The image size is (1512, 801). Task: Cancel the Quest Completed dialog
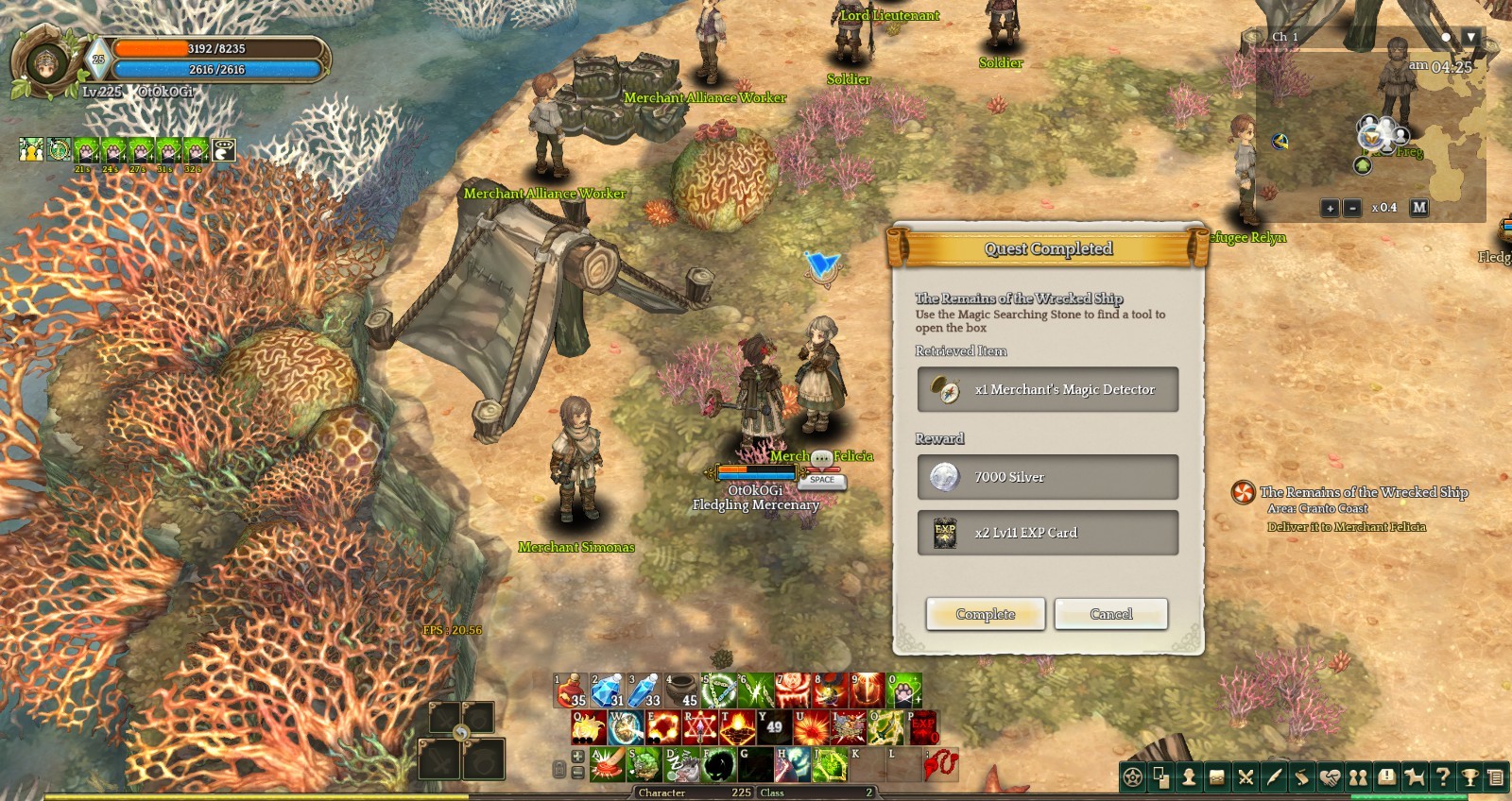click(x=1110, y=614)
